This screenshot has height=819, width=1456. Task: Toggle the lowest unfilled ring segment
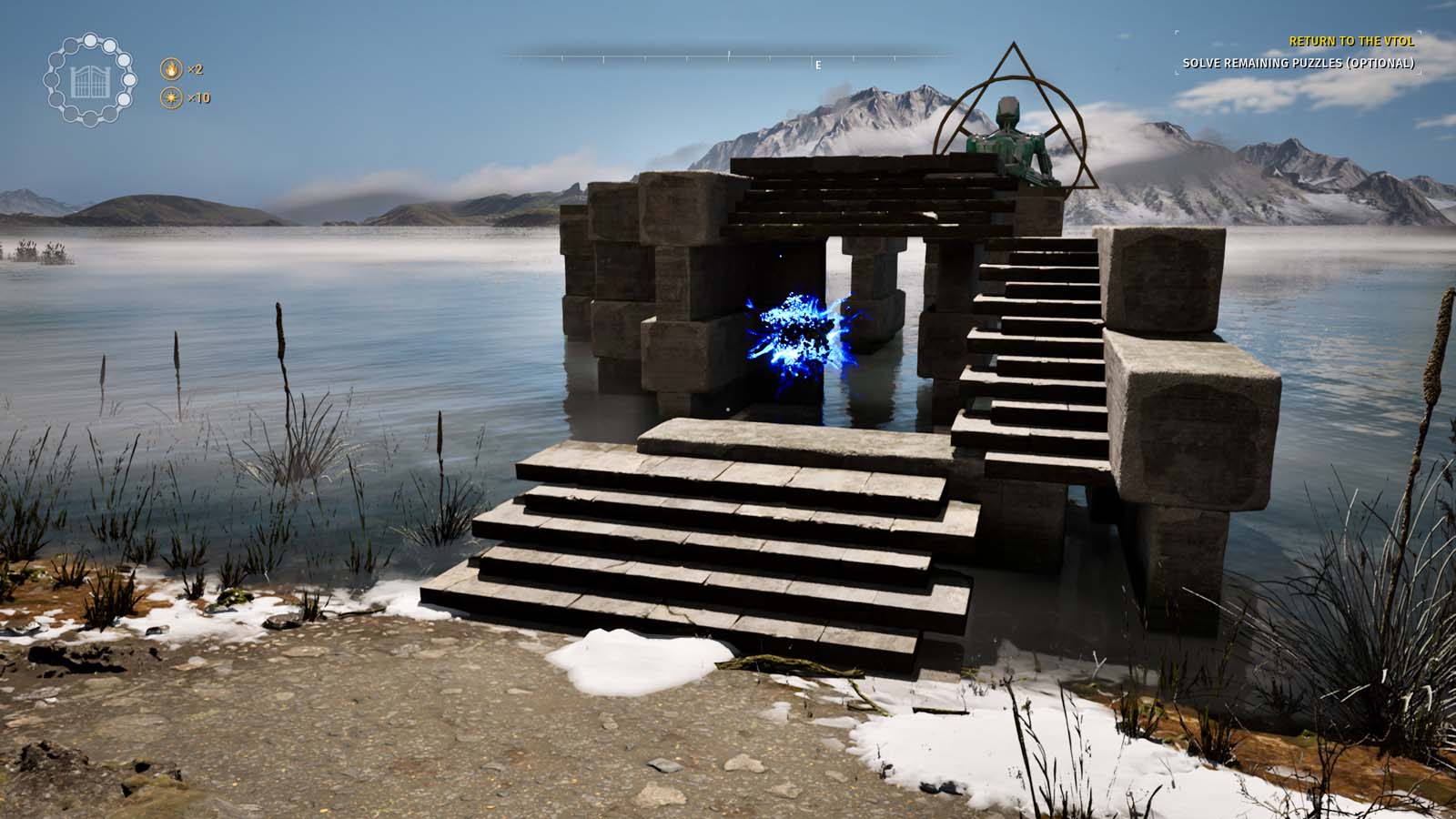[x=90, y=119]
